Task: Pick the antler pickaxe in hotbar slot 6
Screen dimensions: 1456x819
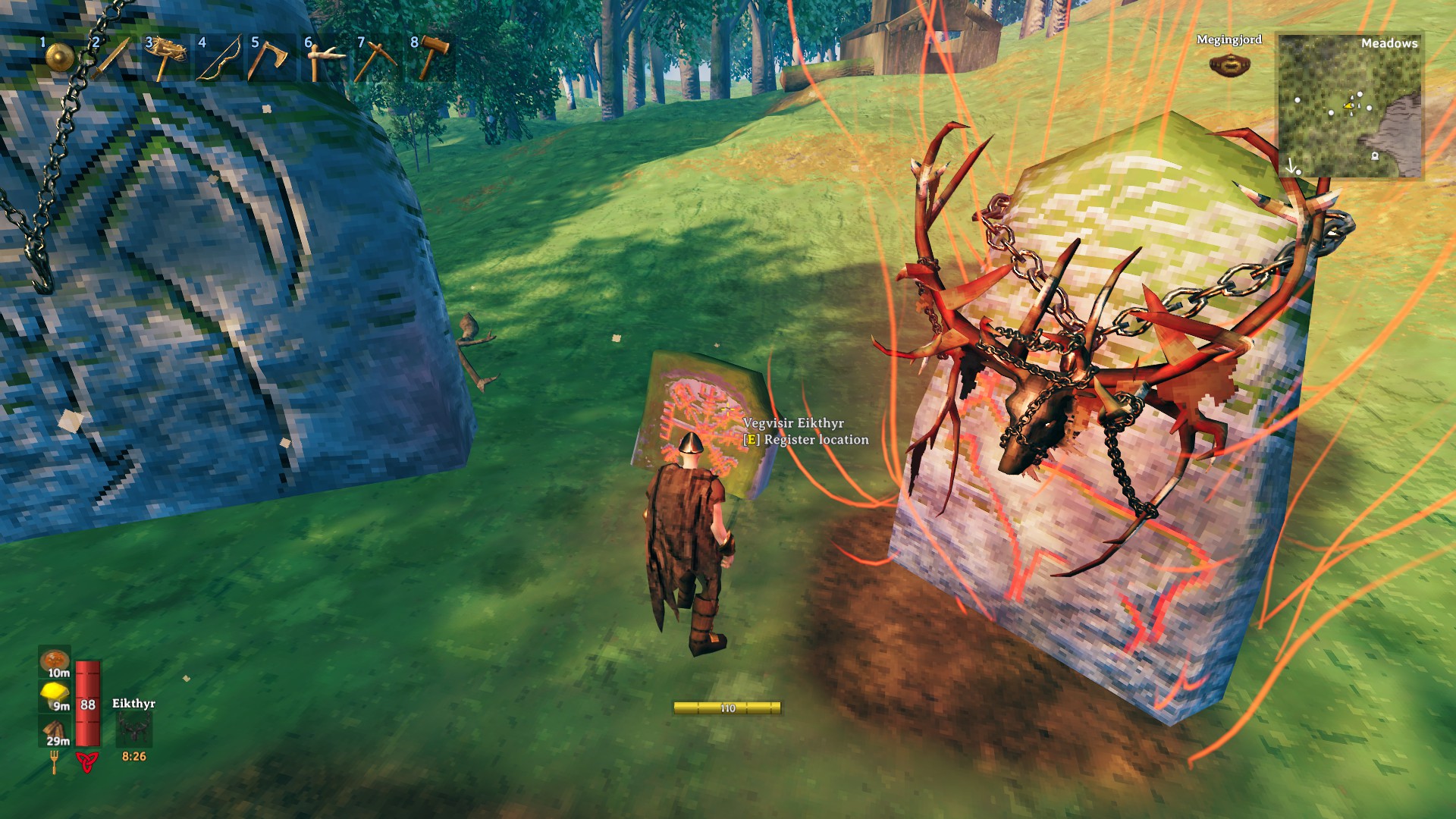Action: (x=325, y=58)
